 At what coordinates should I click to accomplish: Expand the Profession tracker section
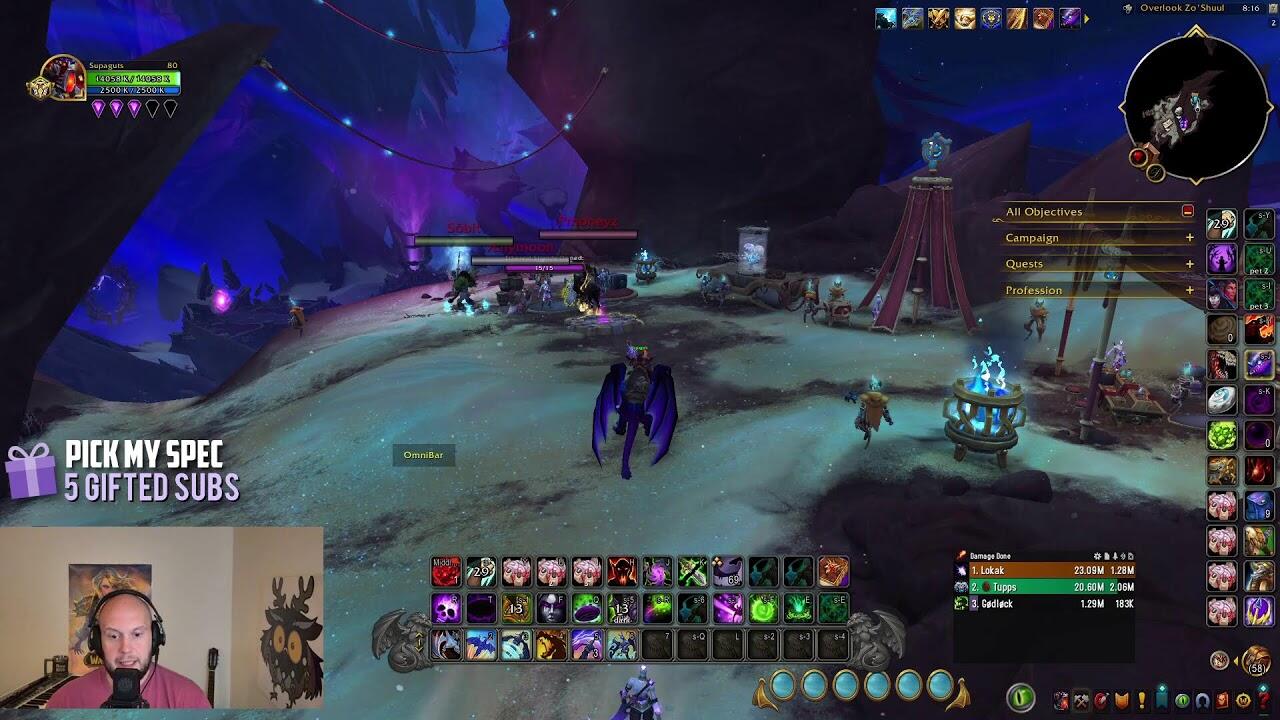coord(1189,290)
